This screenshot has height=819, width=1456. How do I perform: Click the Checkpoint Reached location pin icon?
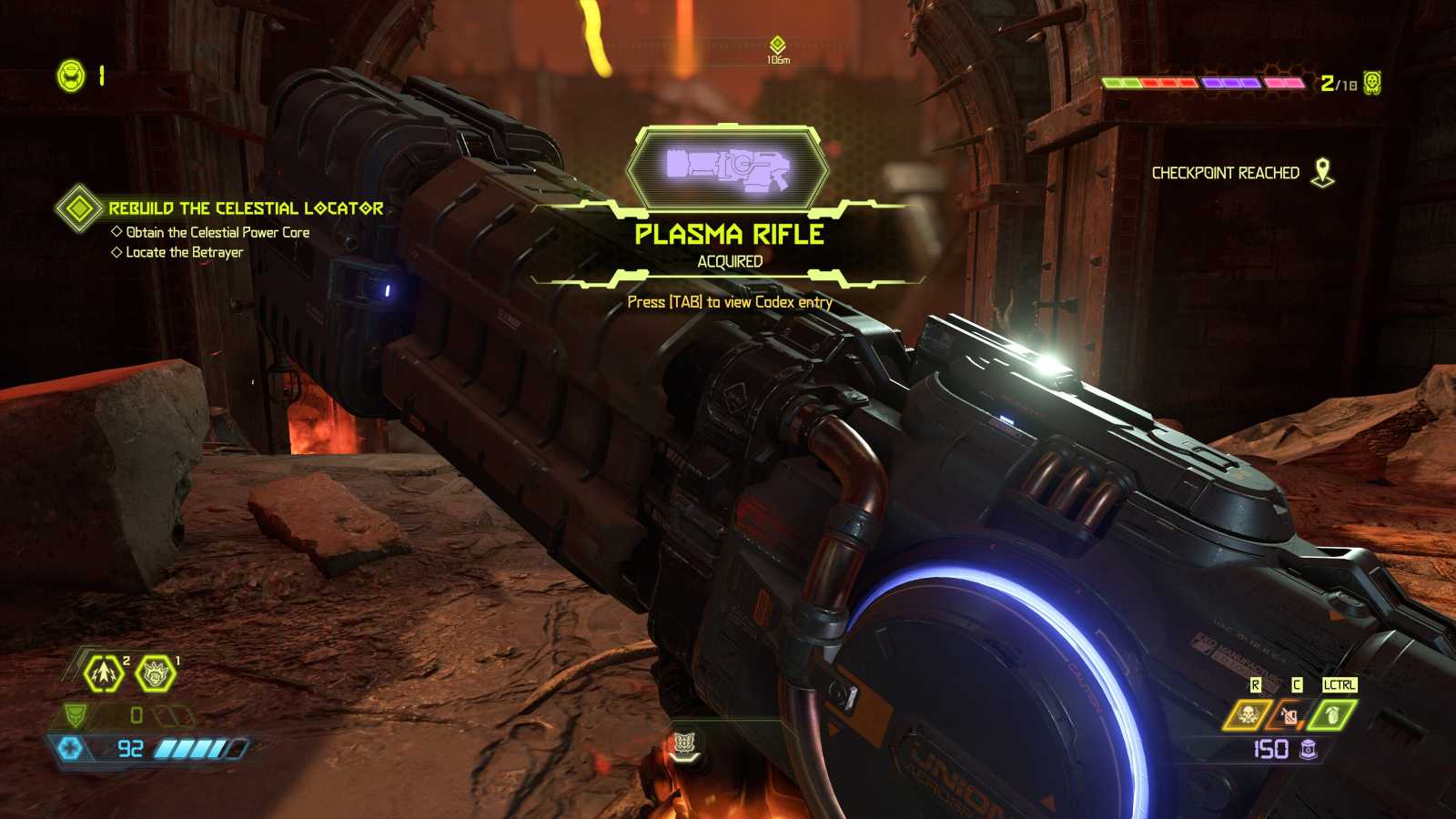(x=1322, y=172)
